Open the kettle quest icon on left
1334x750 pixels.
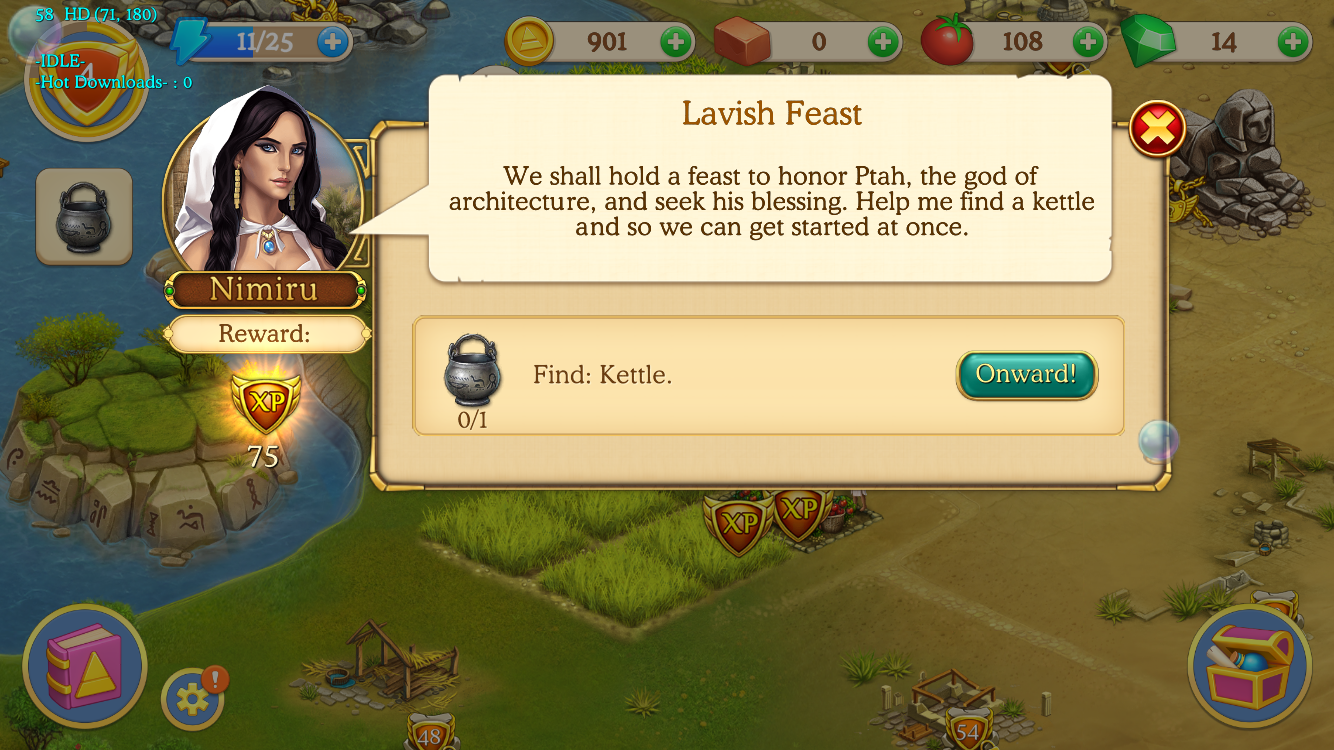click(84, 216)
